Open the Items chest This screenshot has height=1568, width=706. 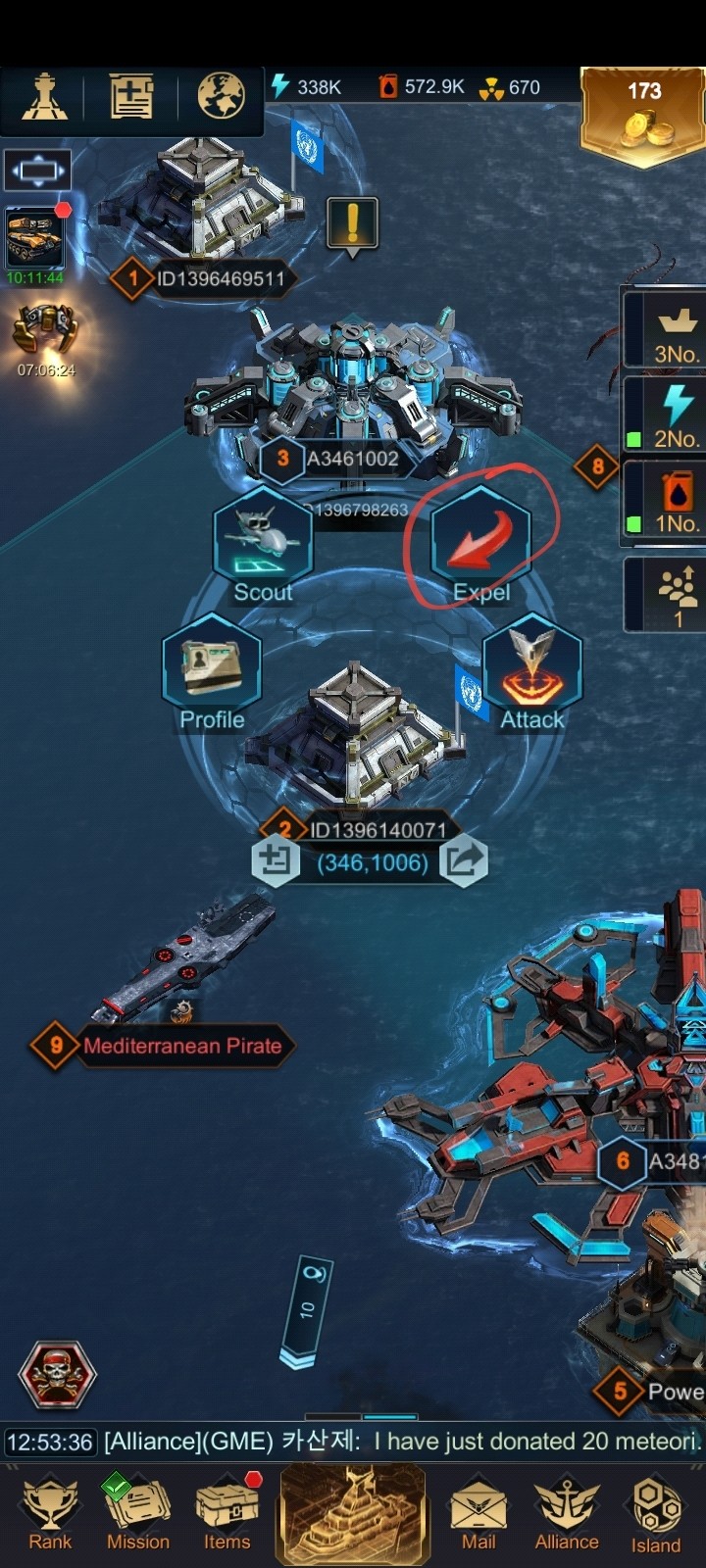(x=227, y=1512)
